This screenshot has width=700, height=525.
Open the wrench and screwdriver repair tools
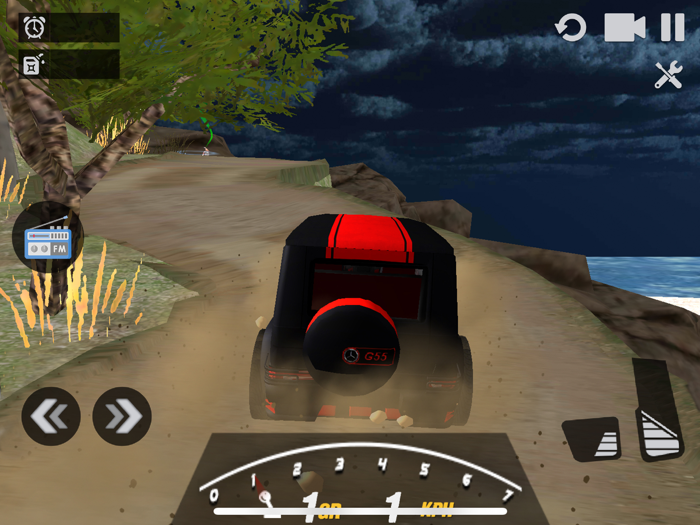(x=668, y=75)
